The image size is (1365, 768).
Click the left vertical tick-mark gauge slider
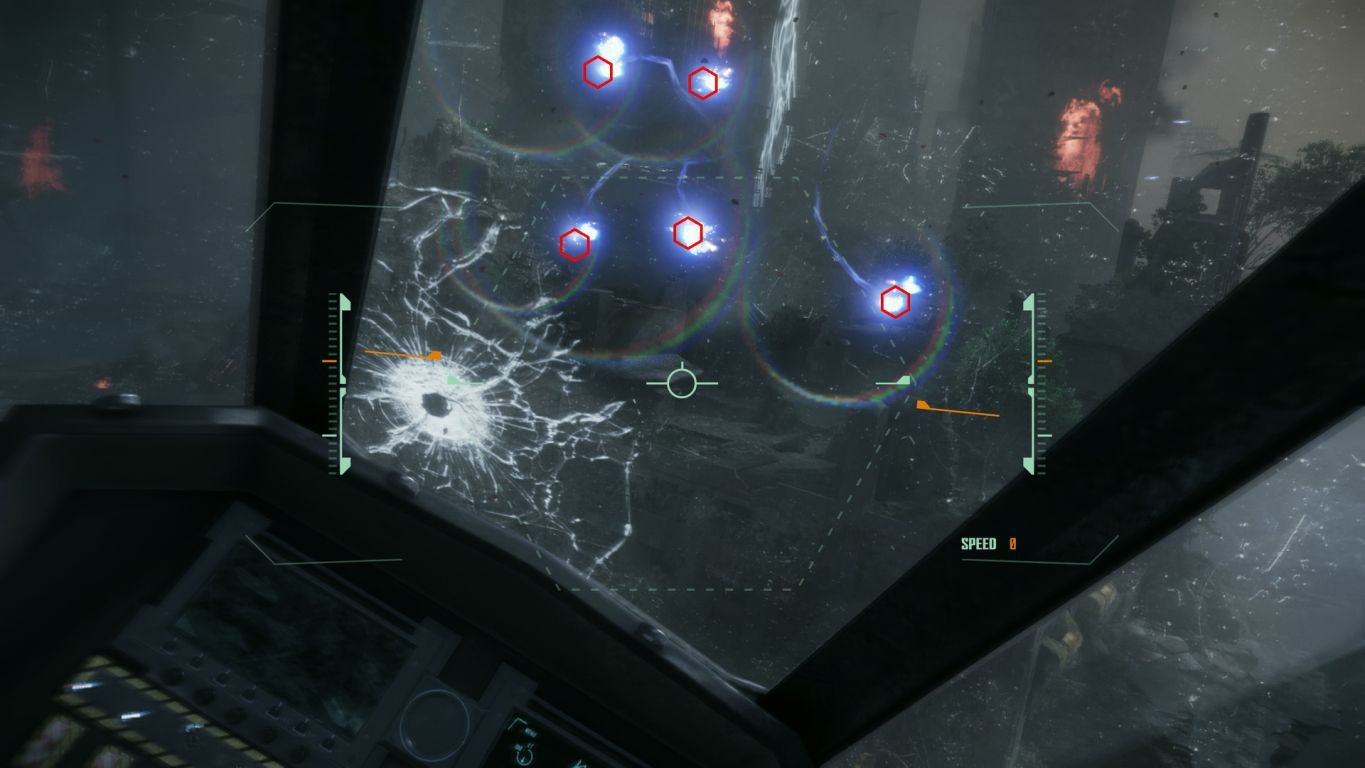click(330, 380)
